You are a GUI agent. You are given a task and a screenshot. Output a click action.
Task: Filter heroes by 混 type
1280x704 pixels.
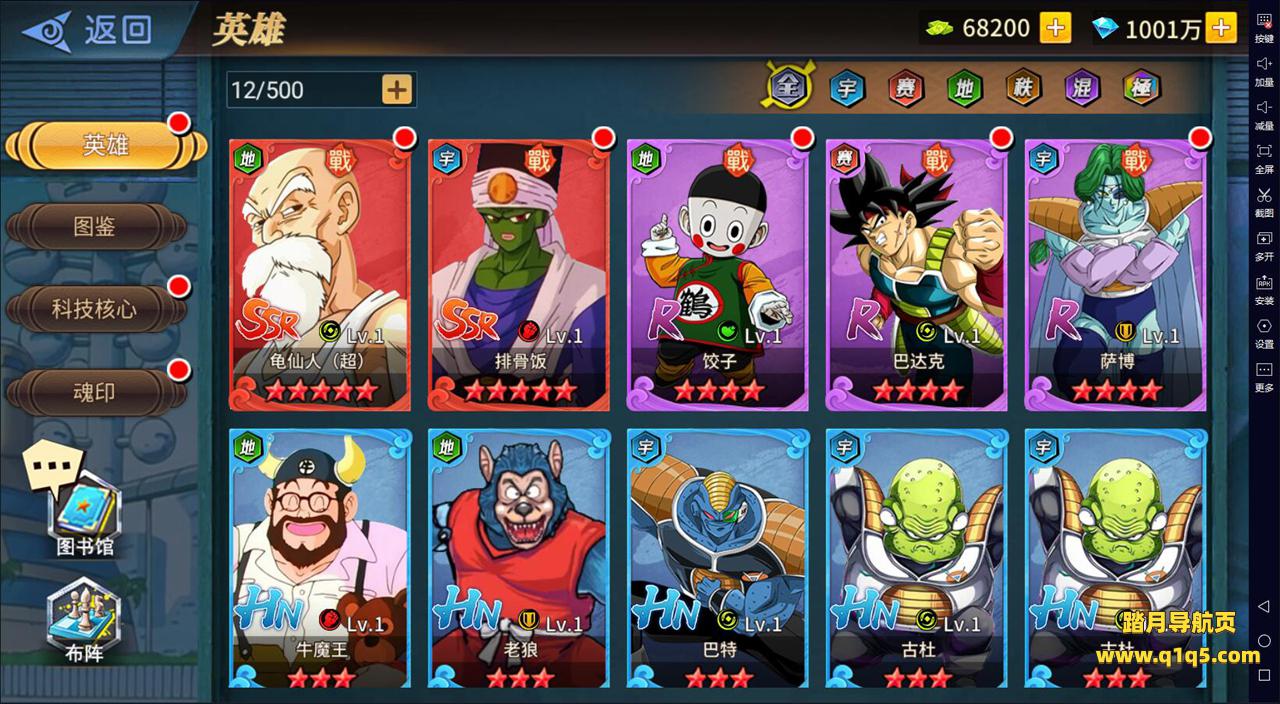point(1081,88)
